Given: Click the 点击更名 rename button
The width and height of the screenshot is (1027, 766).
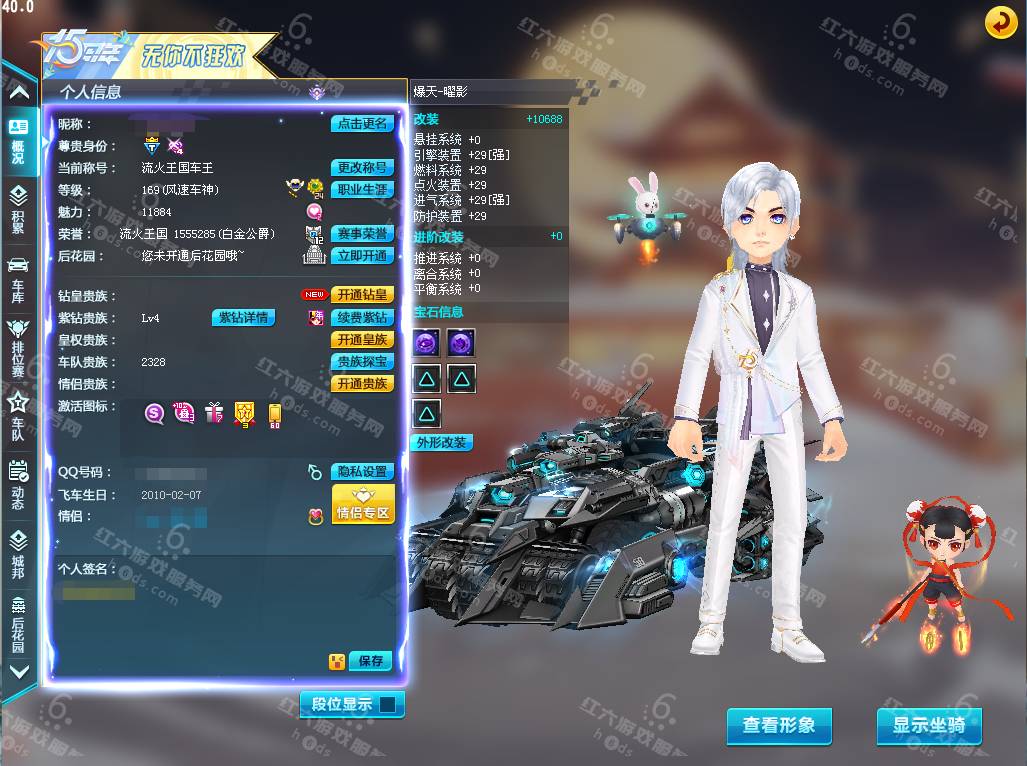Looking at the screenshot, I should (362, 124).
